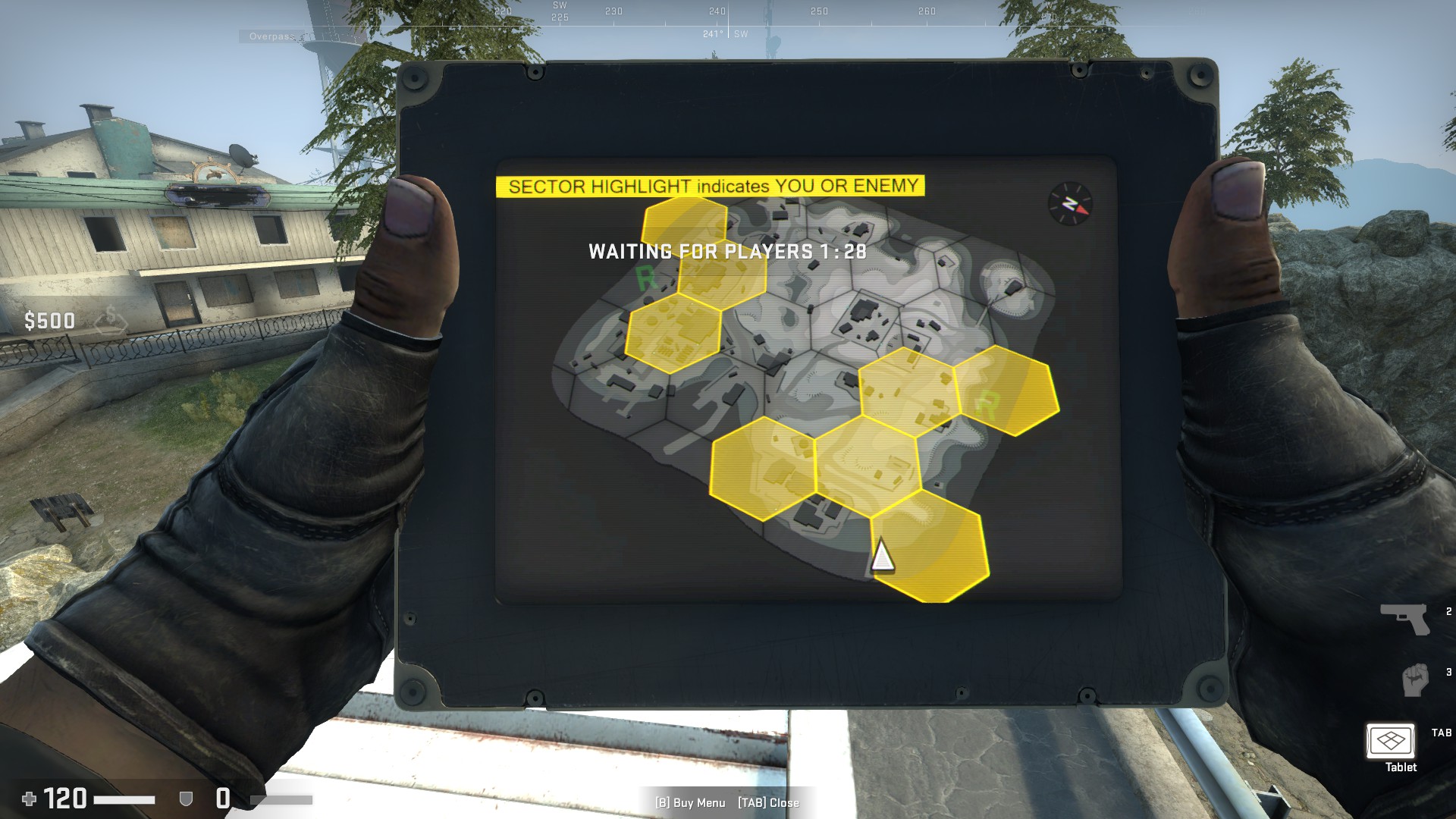This screenshot has height=819, width=1456.
Task: Click the health bar next to 120
Action: (x=125, y=798)
